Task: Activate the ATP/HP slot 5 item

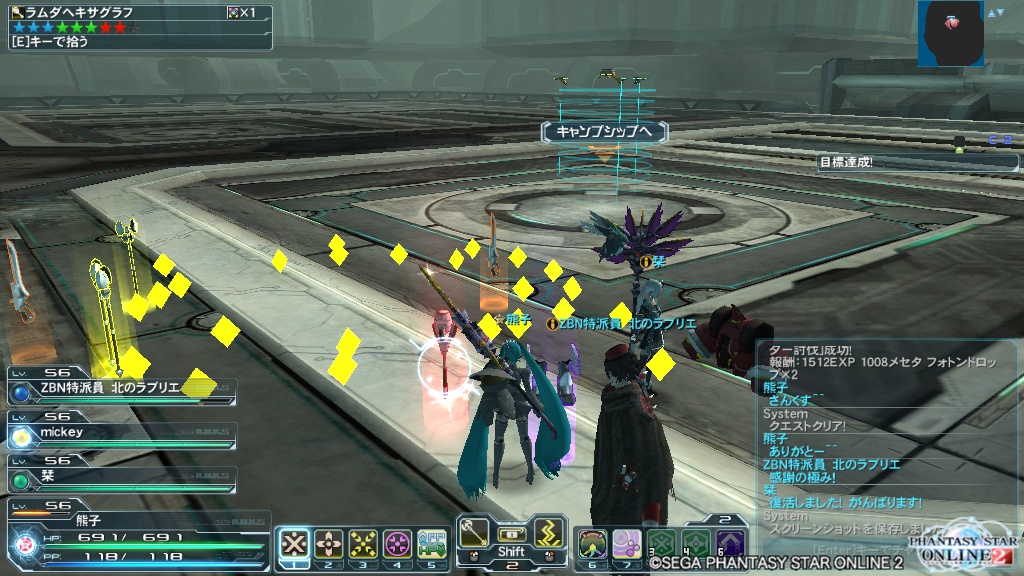Action: [x=431, y=544]
